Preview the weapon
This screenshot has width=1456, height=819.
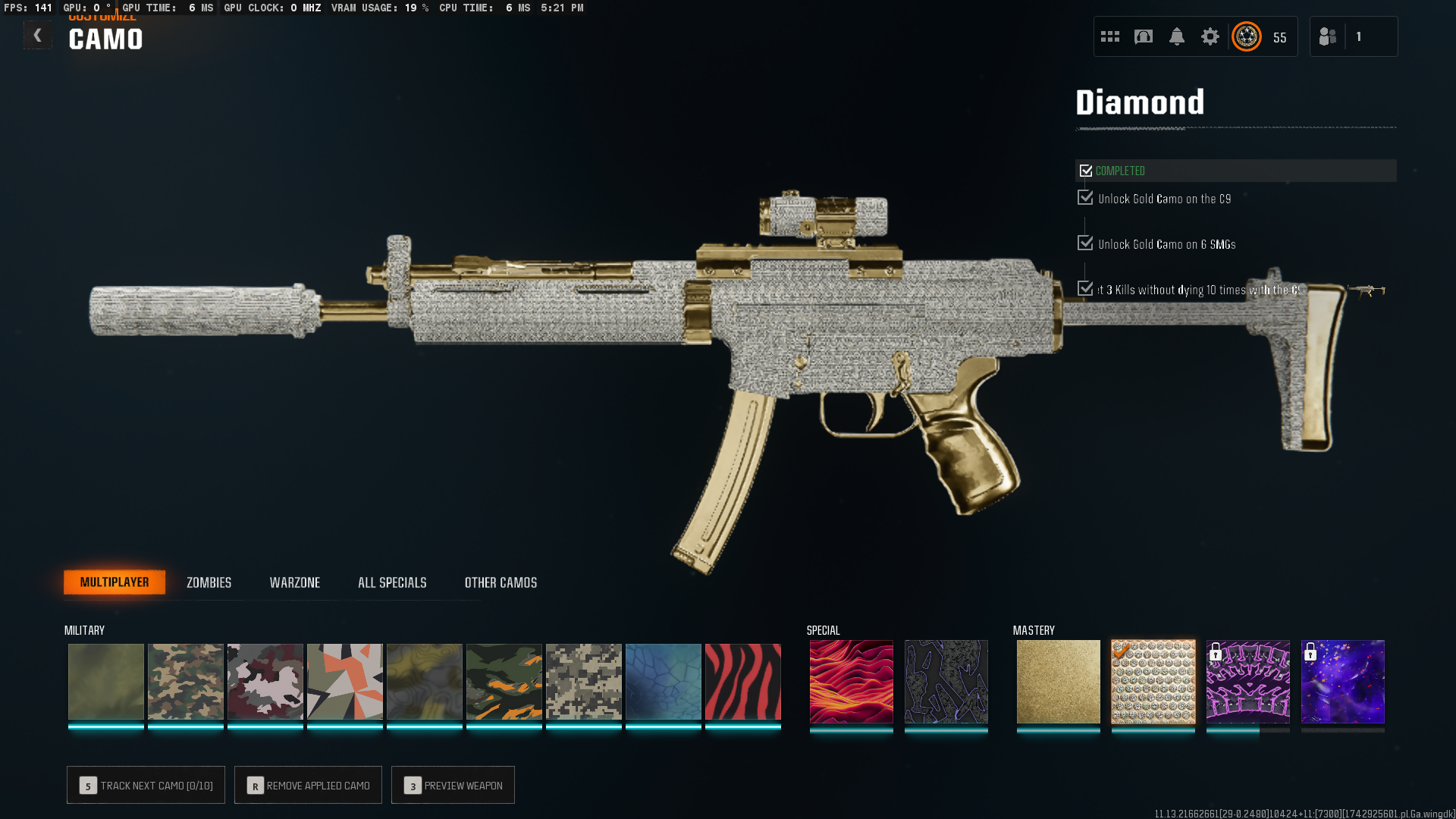pos(453,785)
